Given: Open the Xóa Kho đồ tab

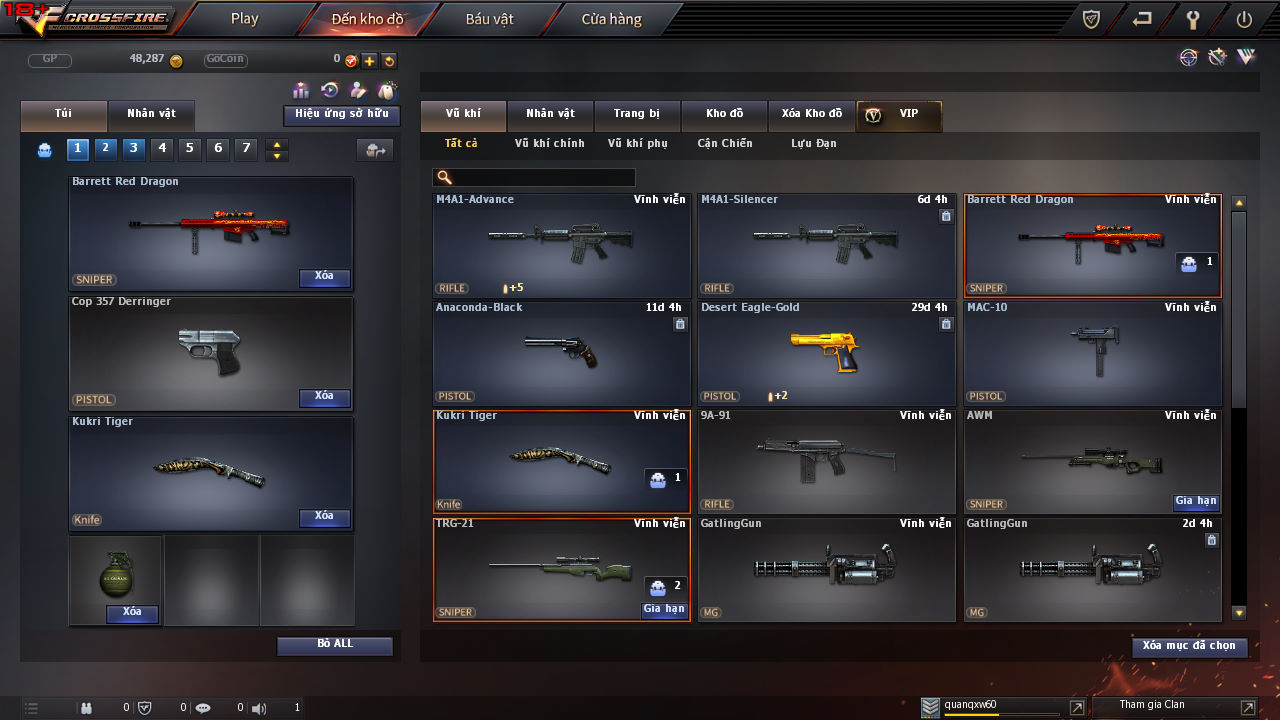Looking at the screenshot, I should pos(811,115).
